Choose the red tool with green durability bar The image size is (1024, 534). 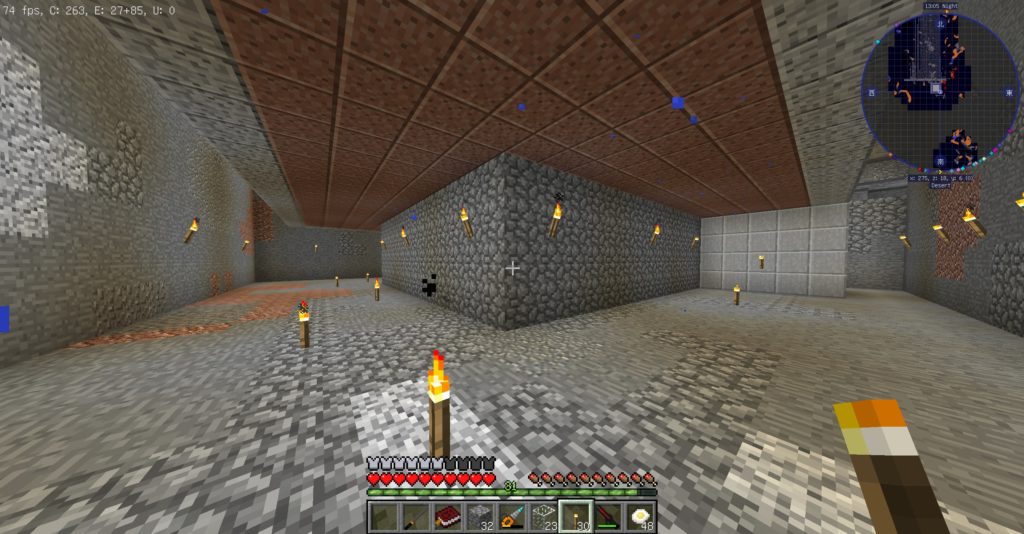607,517
